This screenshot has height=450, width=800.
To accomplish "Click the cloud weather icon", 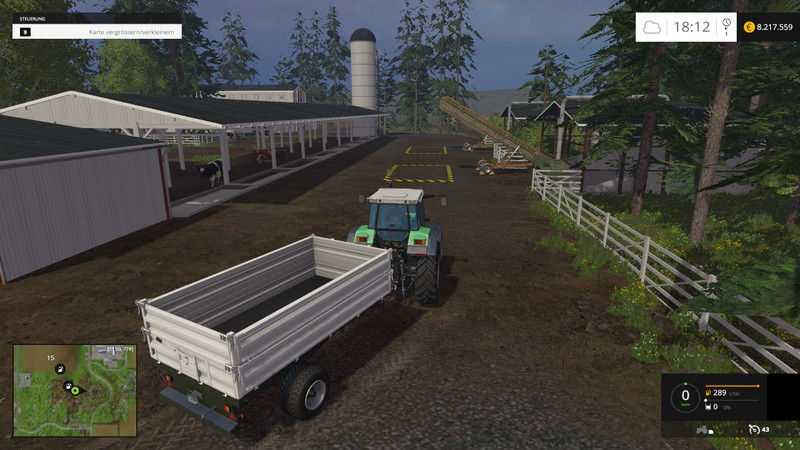I will pyautogui.click(x=652, y=27).
